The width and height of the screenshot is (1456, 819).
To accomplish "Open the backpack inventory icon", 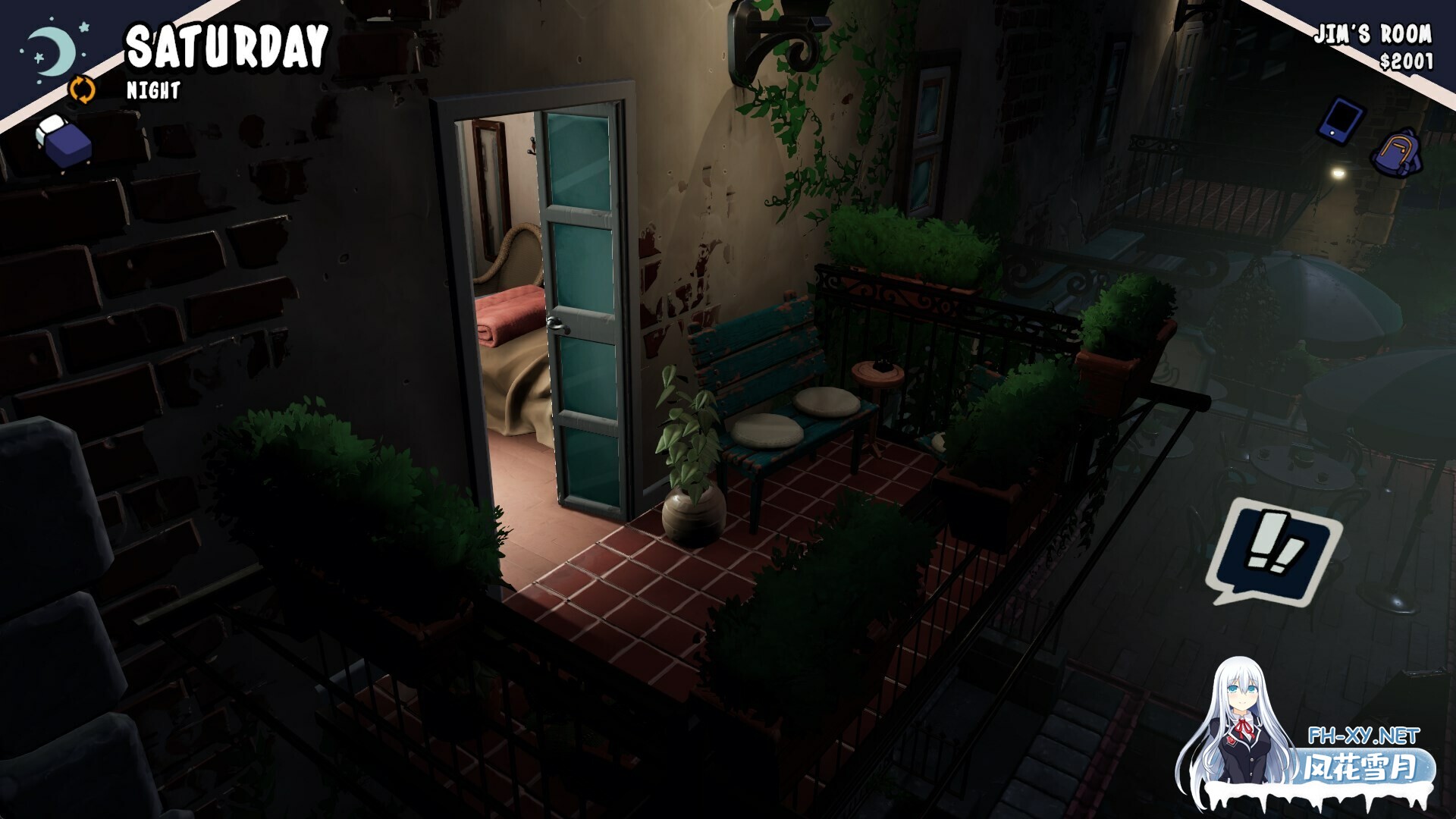I will coord(1396,153).
